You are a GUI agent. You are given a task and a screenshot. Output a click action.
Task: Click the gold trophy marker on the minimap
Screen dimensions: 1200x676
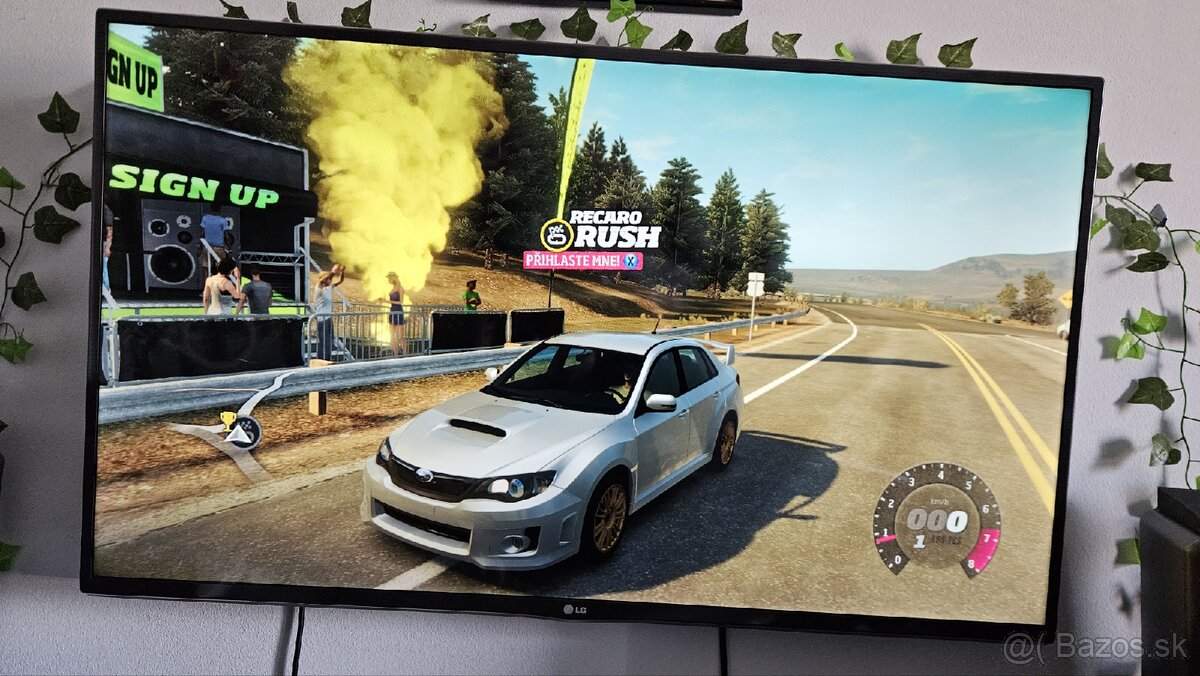click(x=227, y=419)
